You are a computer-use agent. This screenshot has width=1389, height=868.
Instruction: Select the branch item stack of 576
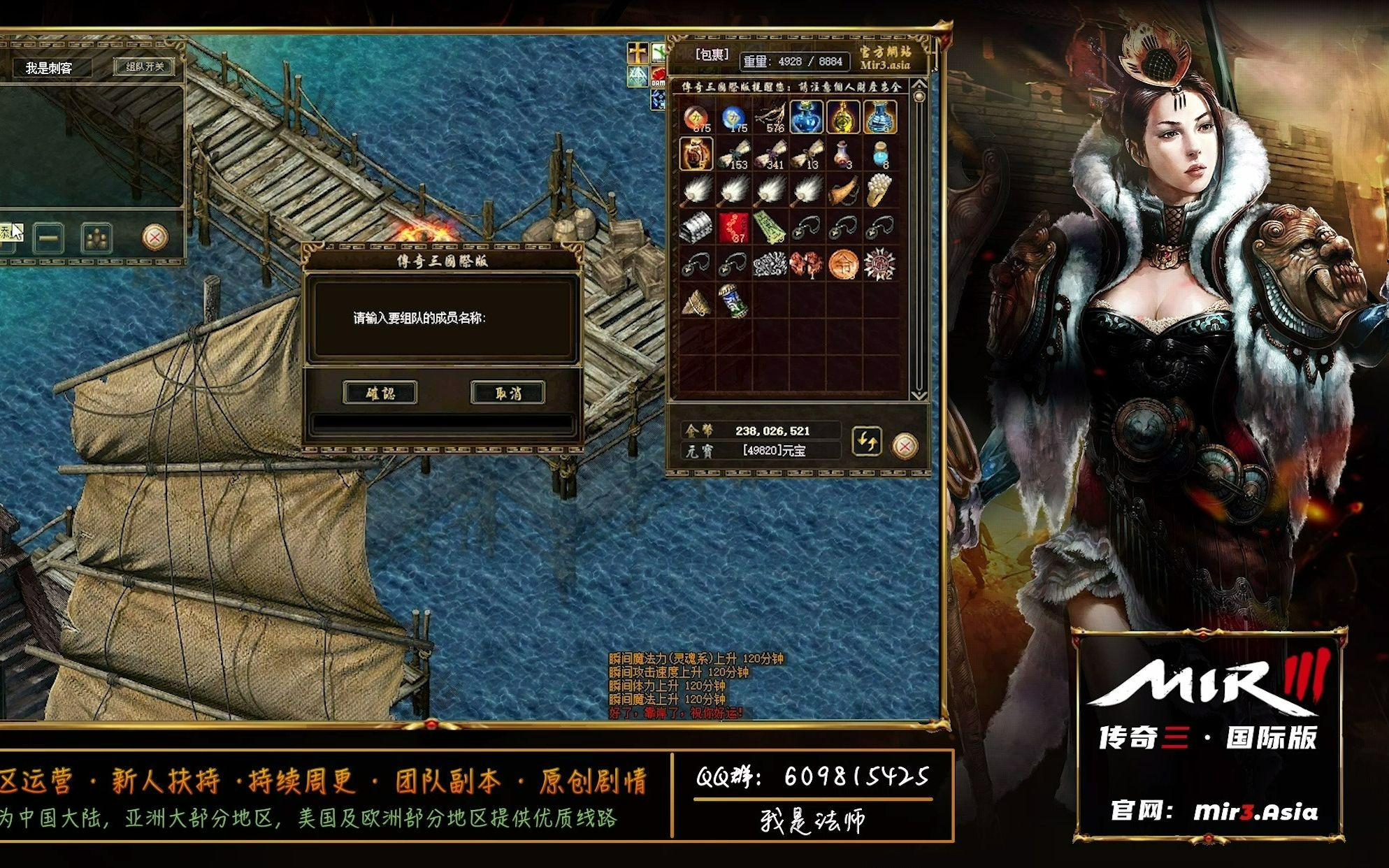coord(770,117)
